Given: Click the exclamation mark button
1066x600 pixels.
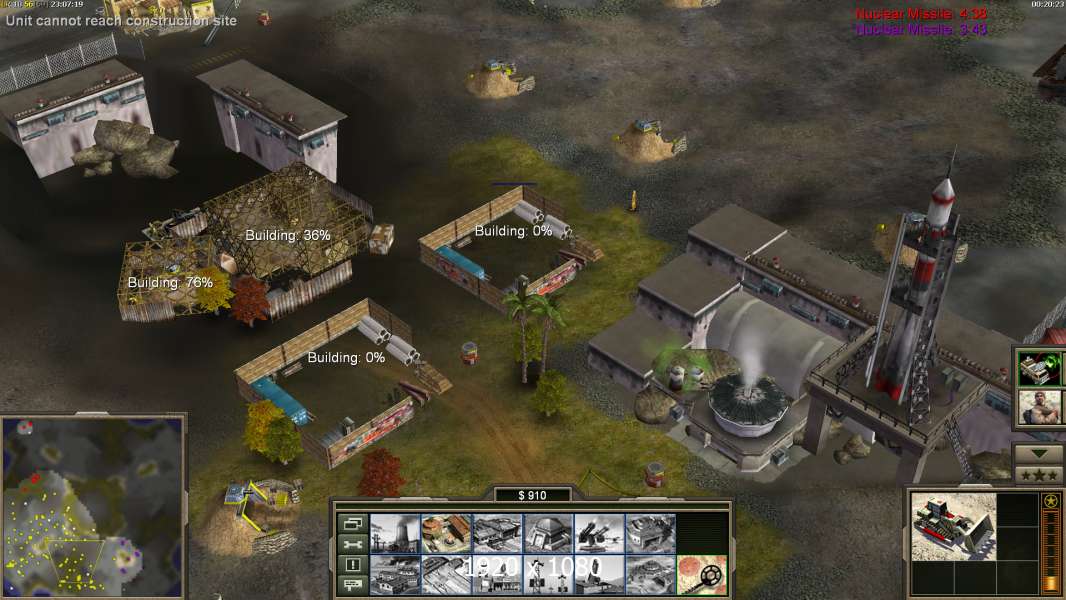Looking at the screenshot, I should (351, 564).
